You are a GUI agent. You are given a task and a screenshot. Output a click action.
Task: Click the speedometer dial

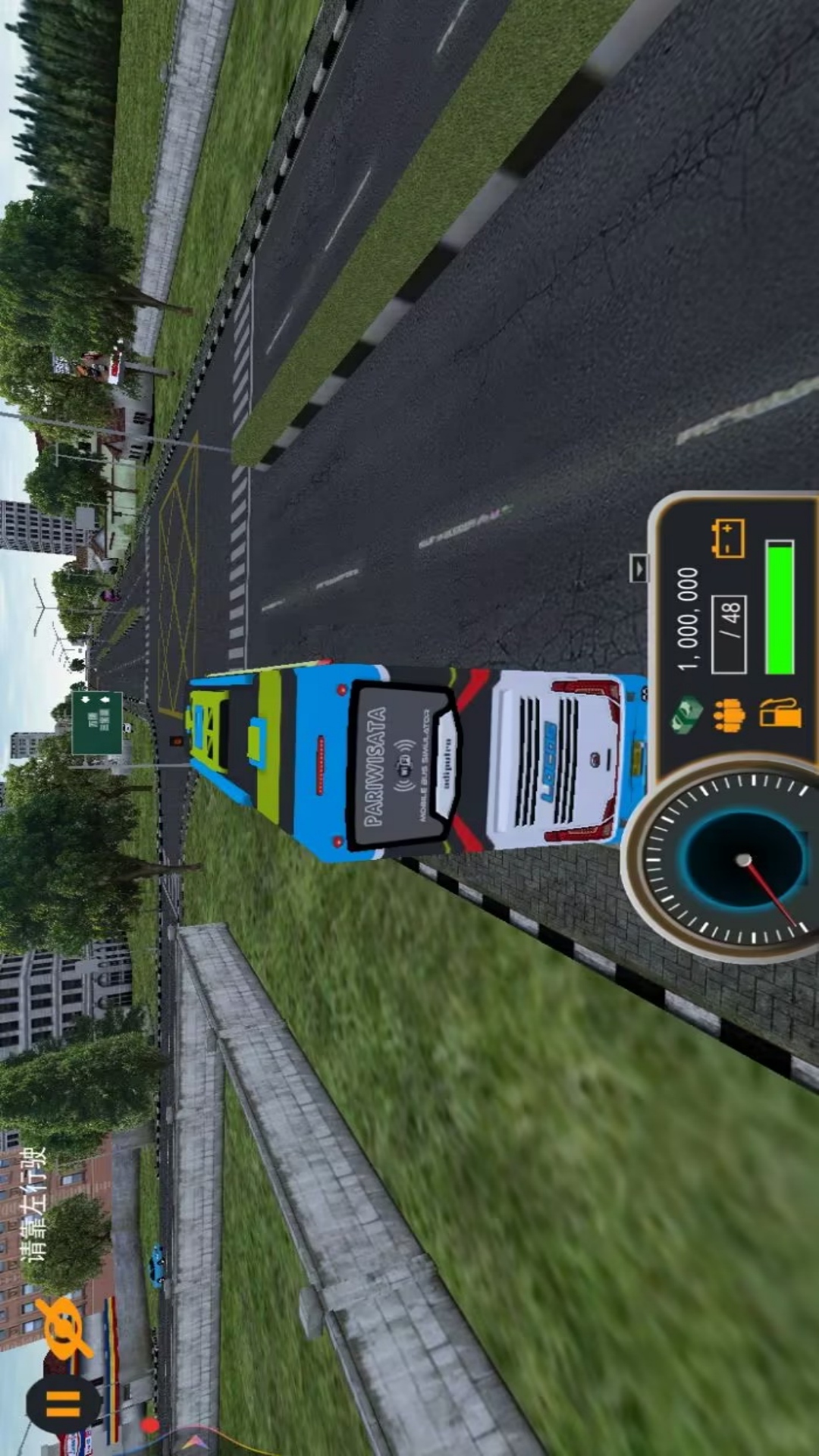click(736, 861)
